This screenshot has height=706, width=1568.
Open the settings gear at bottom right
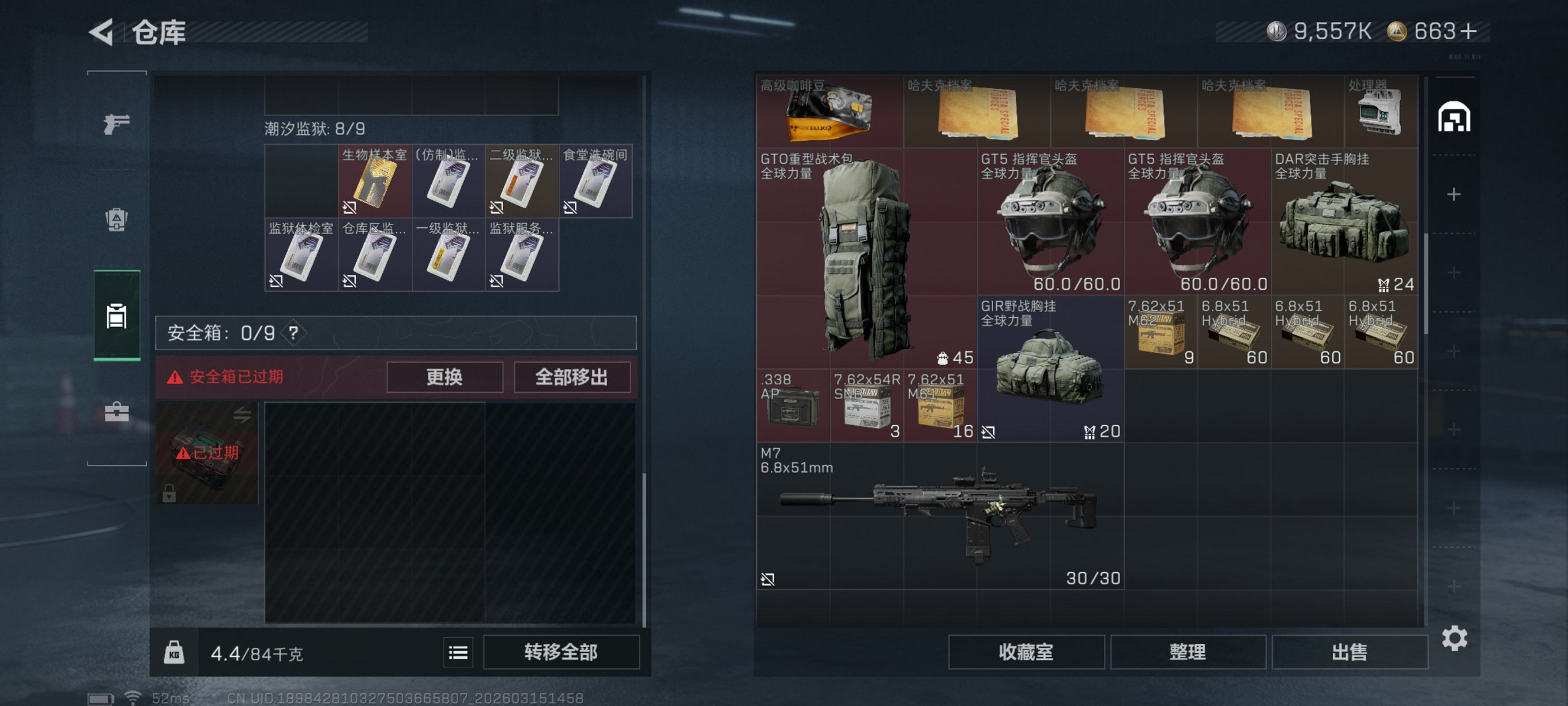pos(1456,638)
